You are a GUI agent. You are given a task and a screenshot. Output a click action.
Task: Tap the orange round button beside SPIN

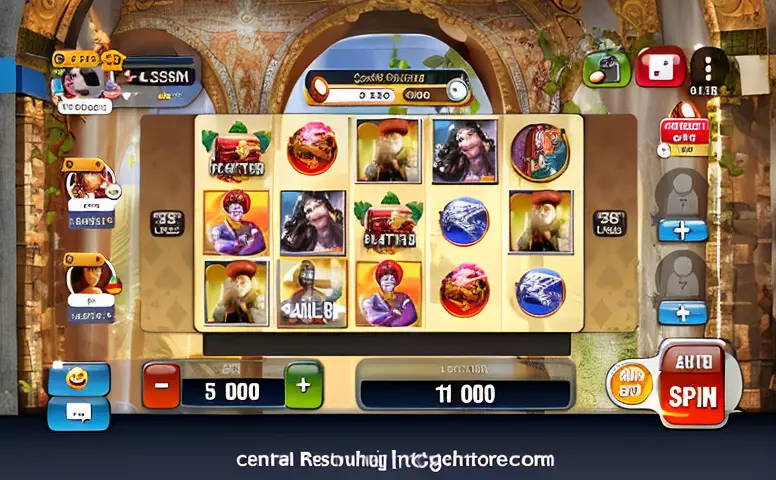(630, 384)
